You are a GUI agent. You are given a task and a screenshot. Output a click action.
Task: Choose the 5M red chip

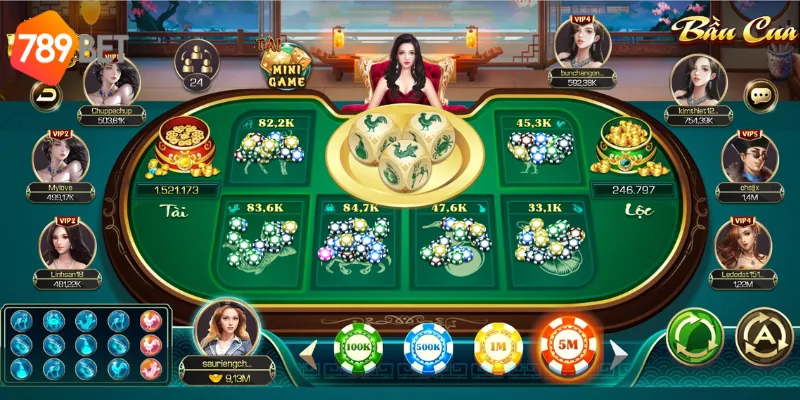click(569, 347)
